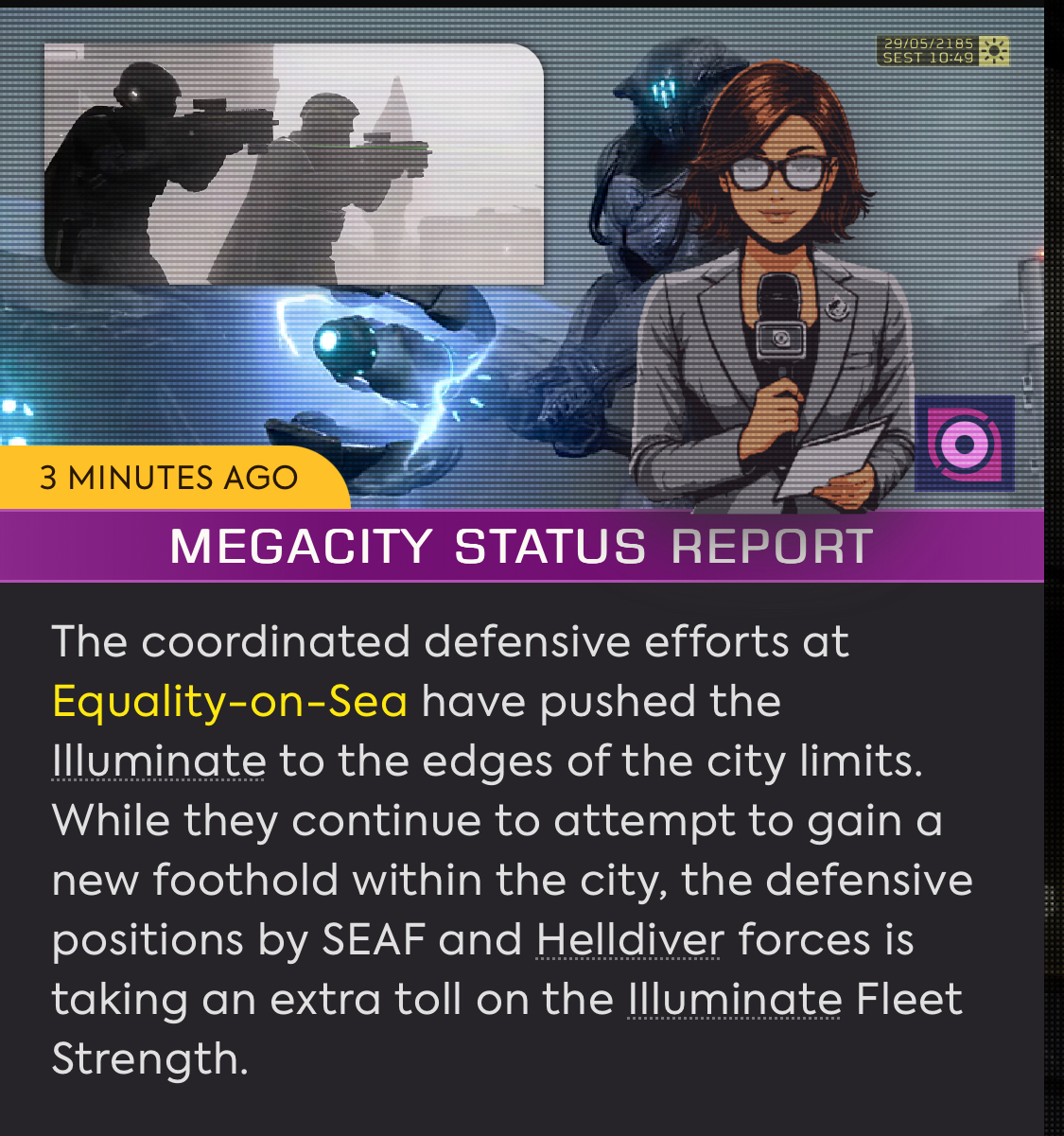Select the purple target emblem icon
1064x1136 pixels.
[964, 444]
